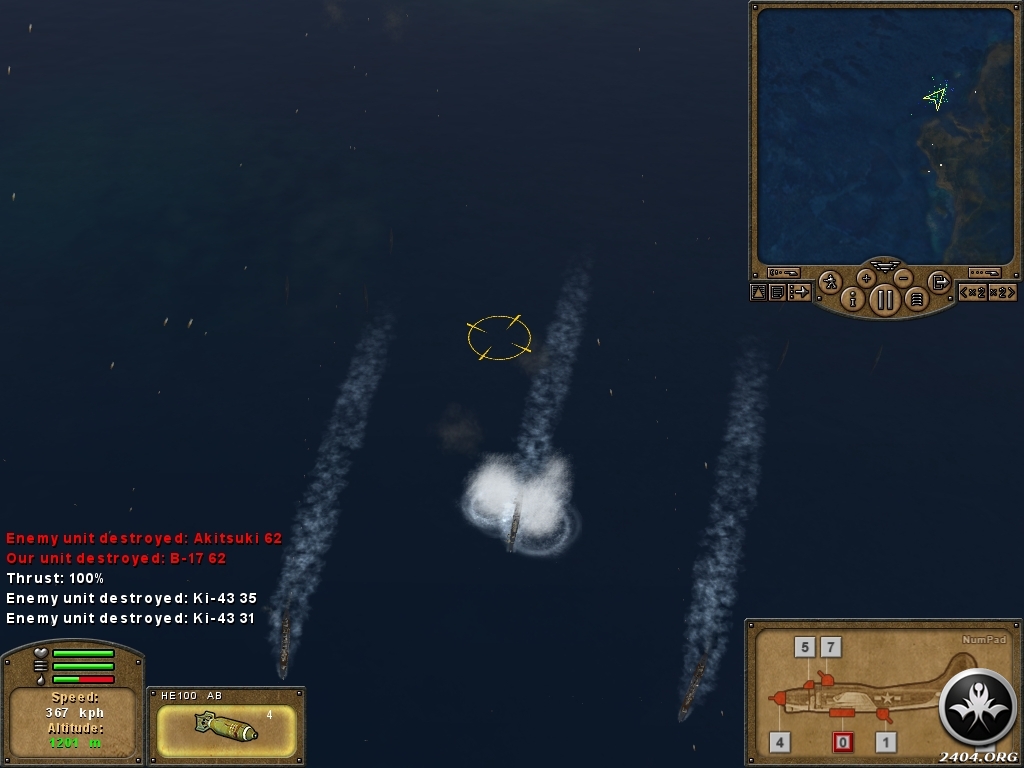Click the minimap's plus zoom button
Image resolution: width=1024 pixels, height=768 pixels.
point(866,278)
